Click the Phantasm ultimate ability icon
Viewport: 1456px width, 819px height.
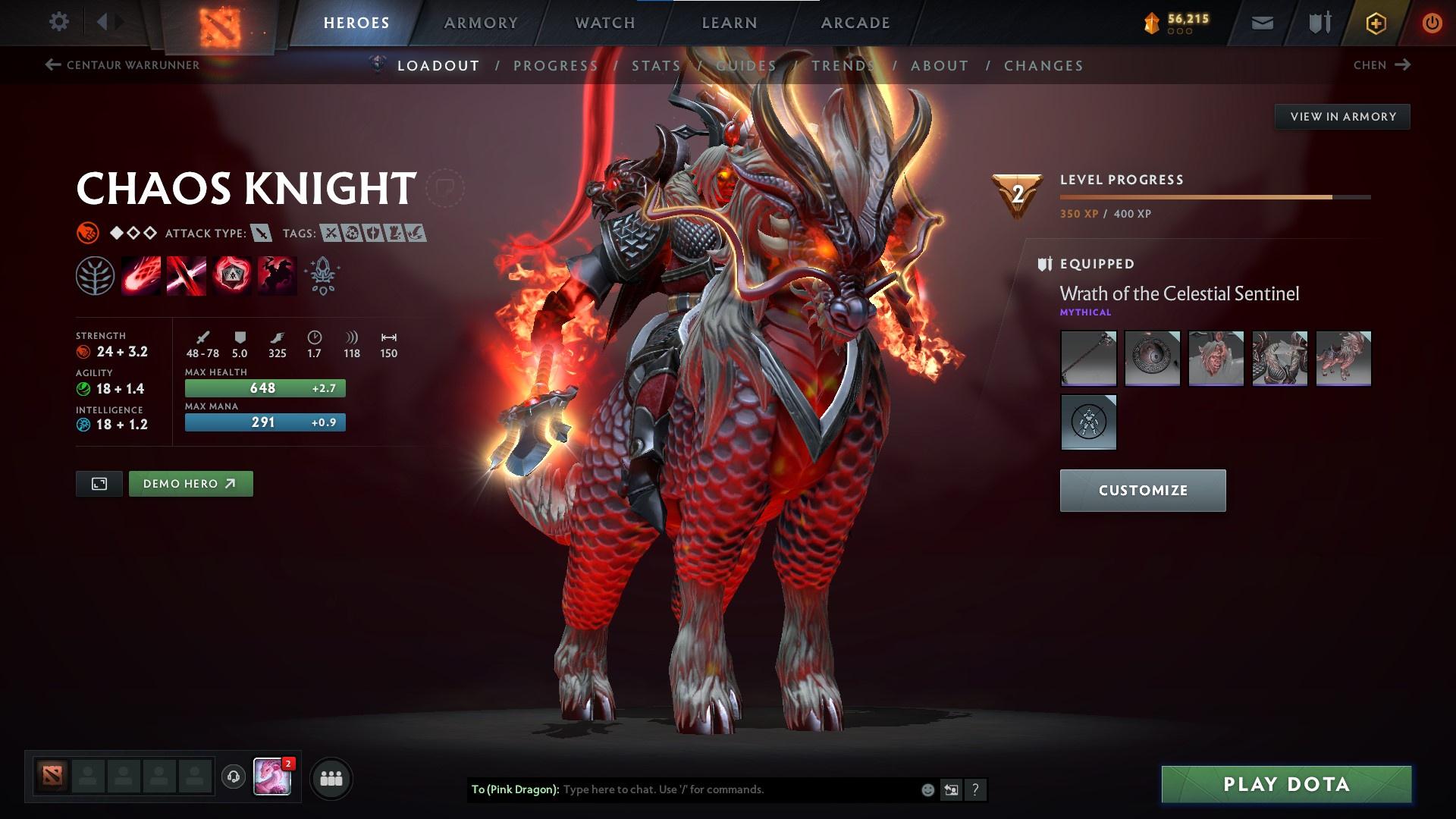277,275
